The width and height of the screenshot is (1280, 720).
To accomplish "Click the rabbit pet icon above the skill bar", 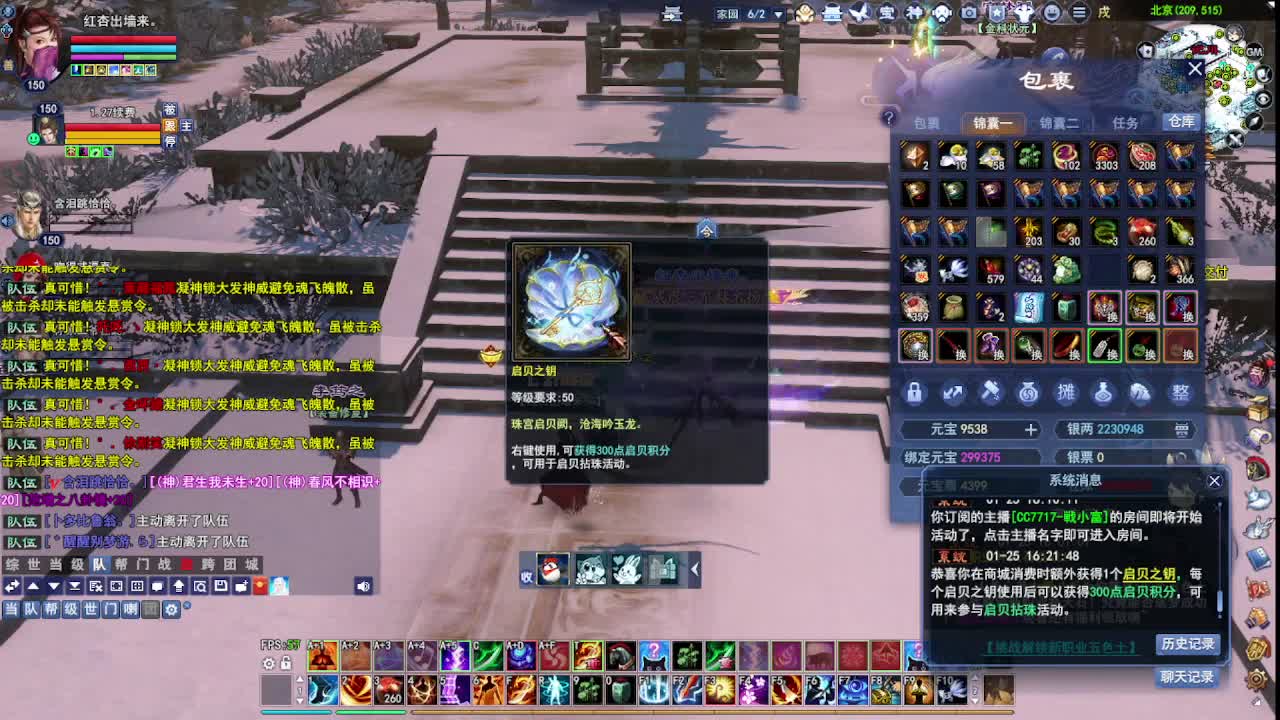I will pyautogui.click(x=628, y=570).
